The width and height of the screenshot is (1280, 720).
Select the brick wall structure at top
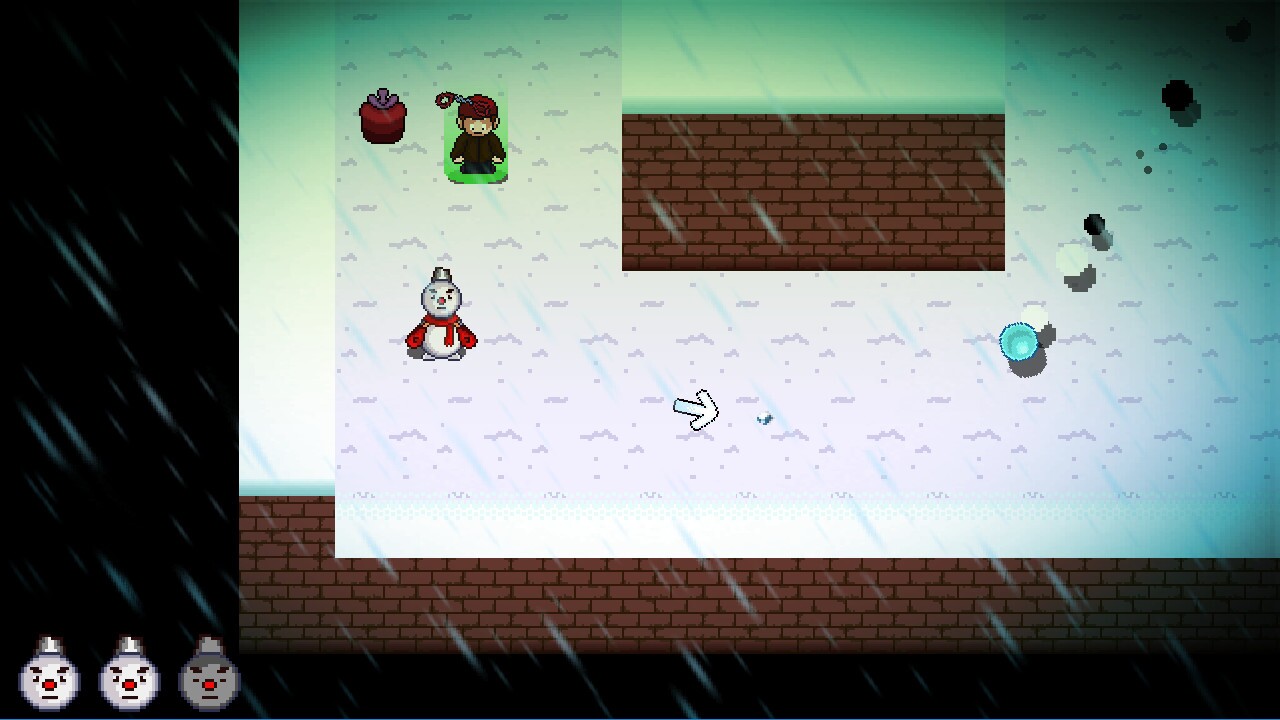pos(812,190)
